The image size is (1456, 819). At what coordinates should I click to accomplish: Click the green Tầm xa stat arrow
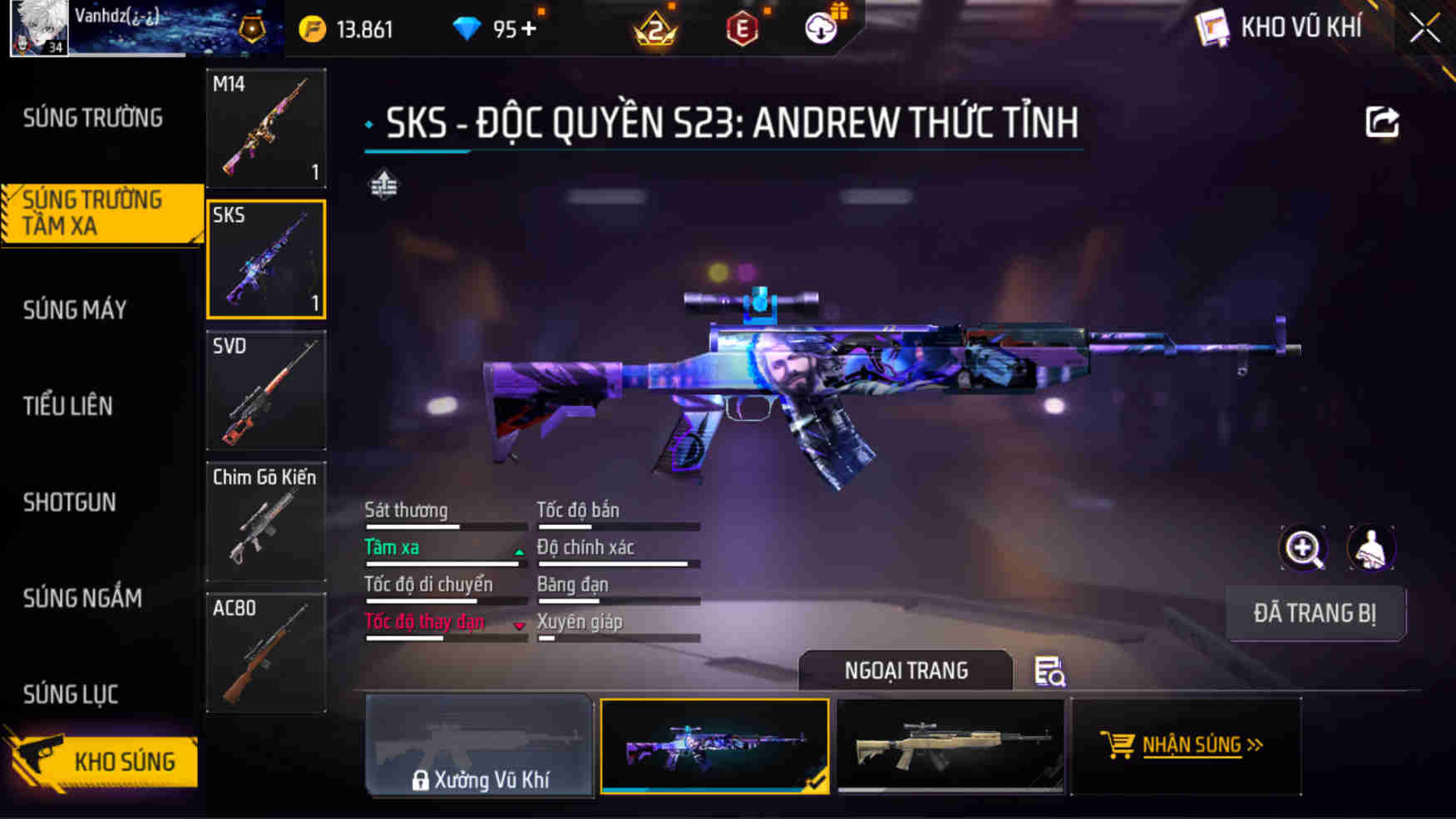pos(519,551)
